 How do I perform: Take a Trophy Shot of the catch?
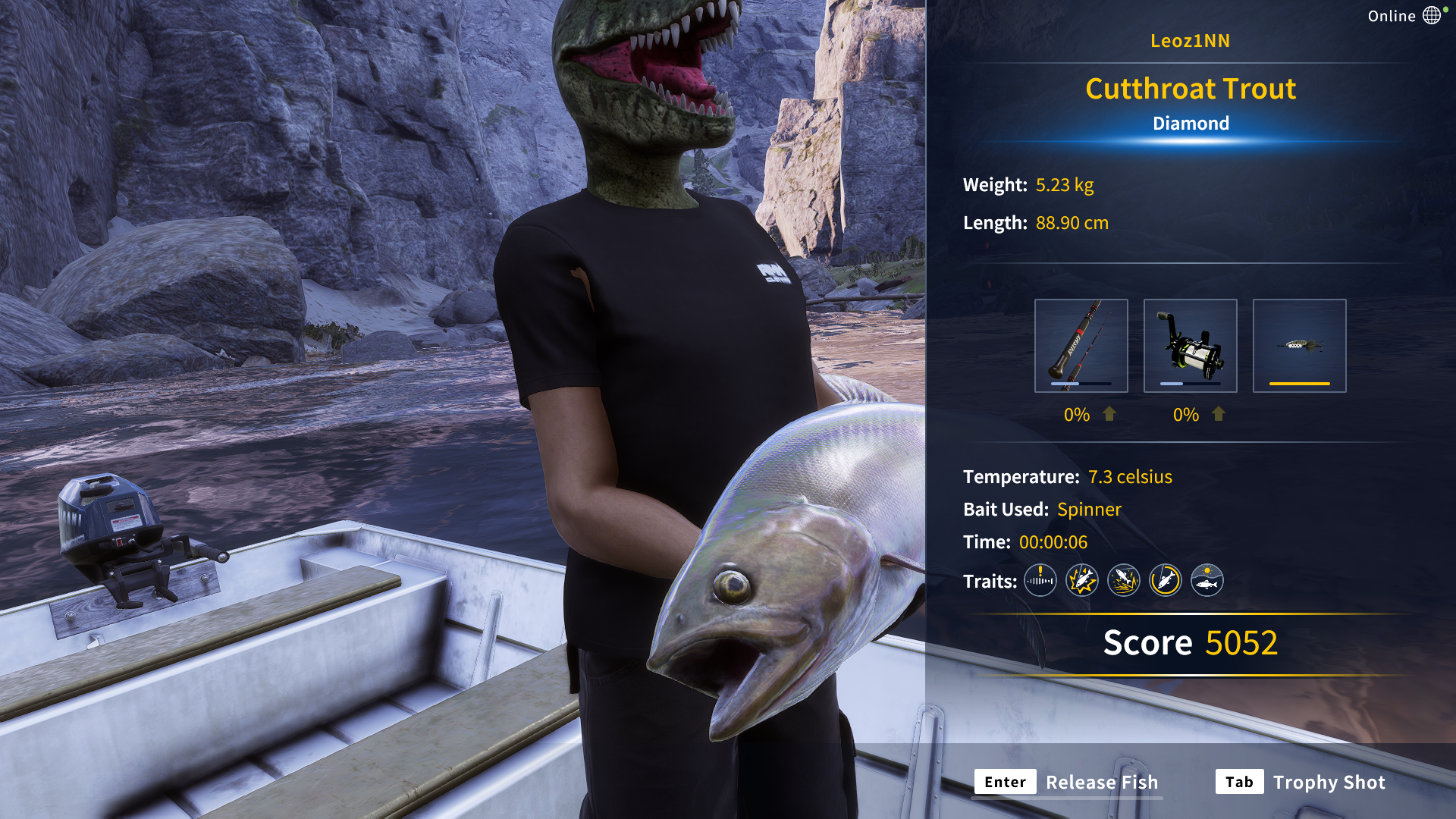(1301, 782)
